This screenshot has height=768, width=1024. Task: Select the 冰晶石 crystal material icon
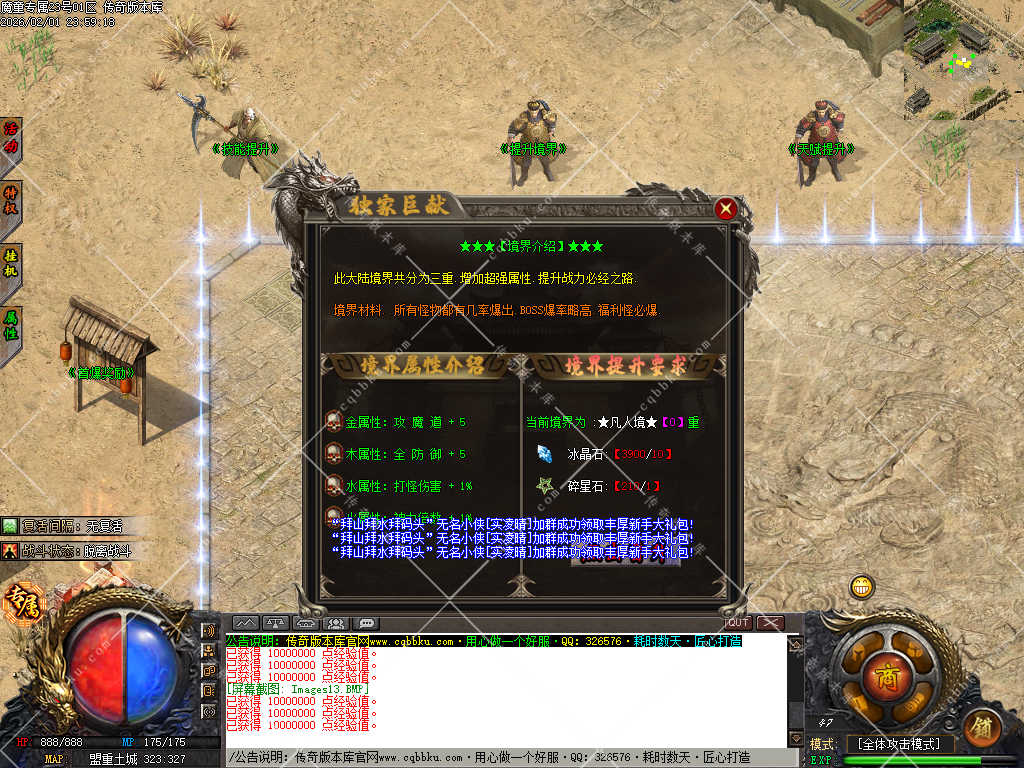point(545,454)
